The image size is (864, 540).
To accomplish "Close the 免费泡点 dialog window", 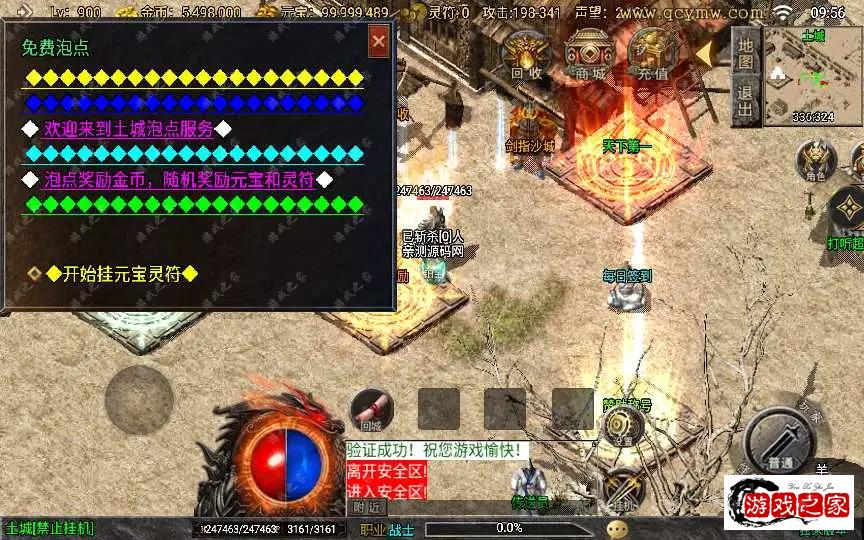I will coord(379,42).
